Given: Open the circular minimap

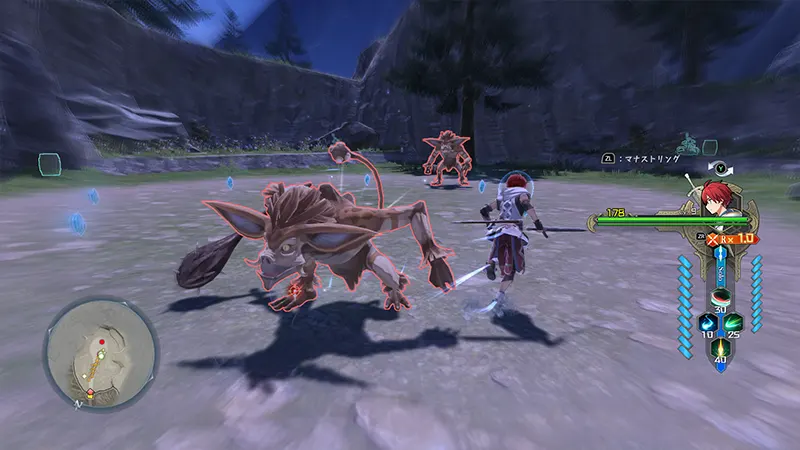Looking at the screenshot, I should (x=100, y=355).
